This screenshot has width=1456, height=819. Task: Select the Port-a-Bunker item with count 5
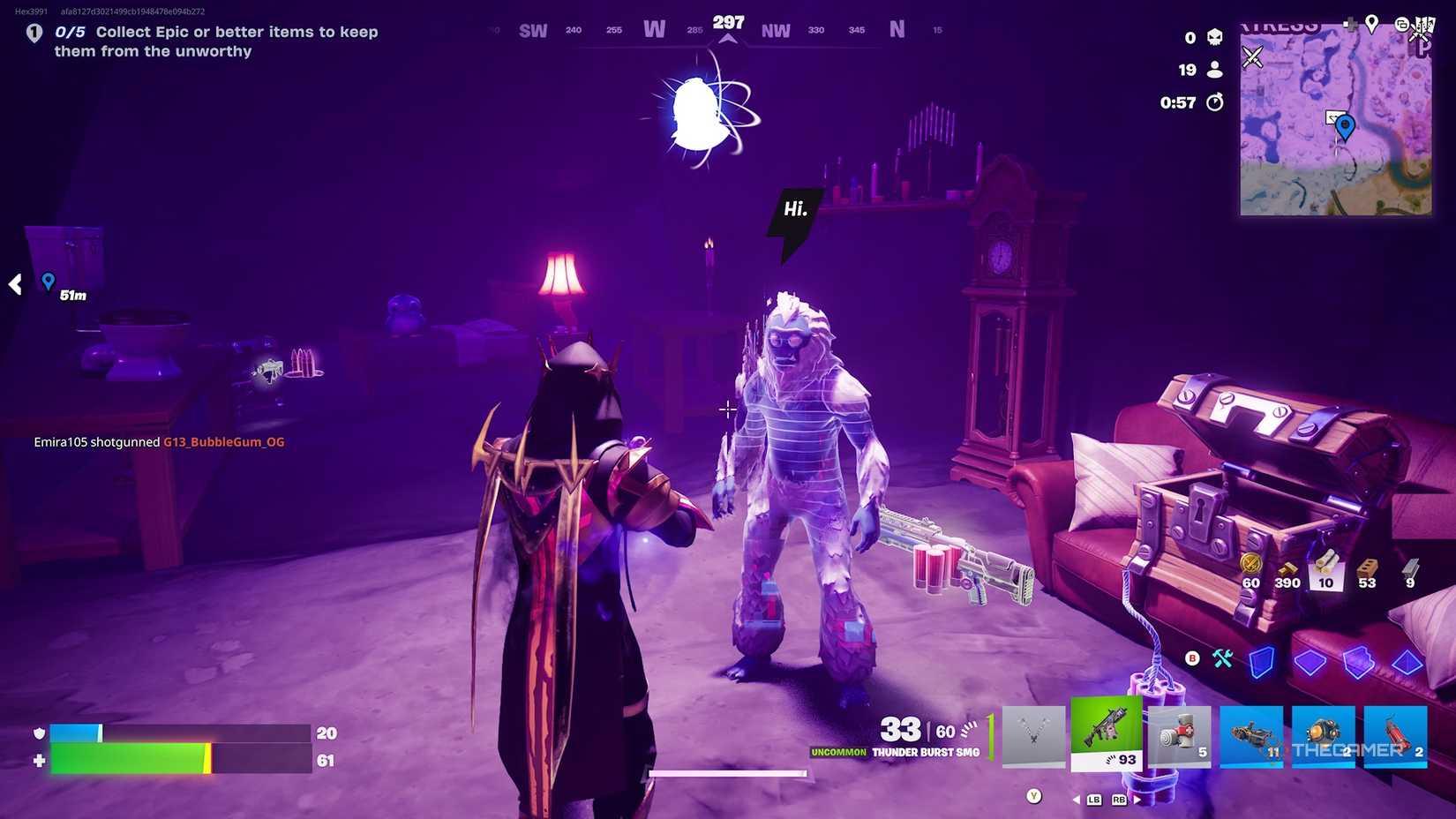click(1179, 737)
